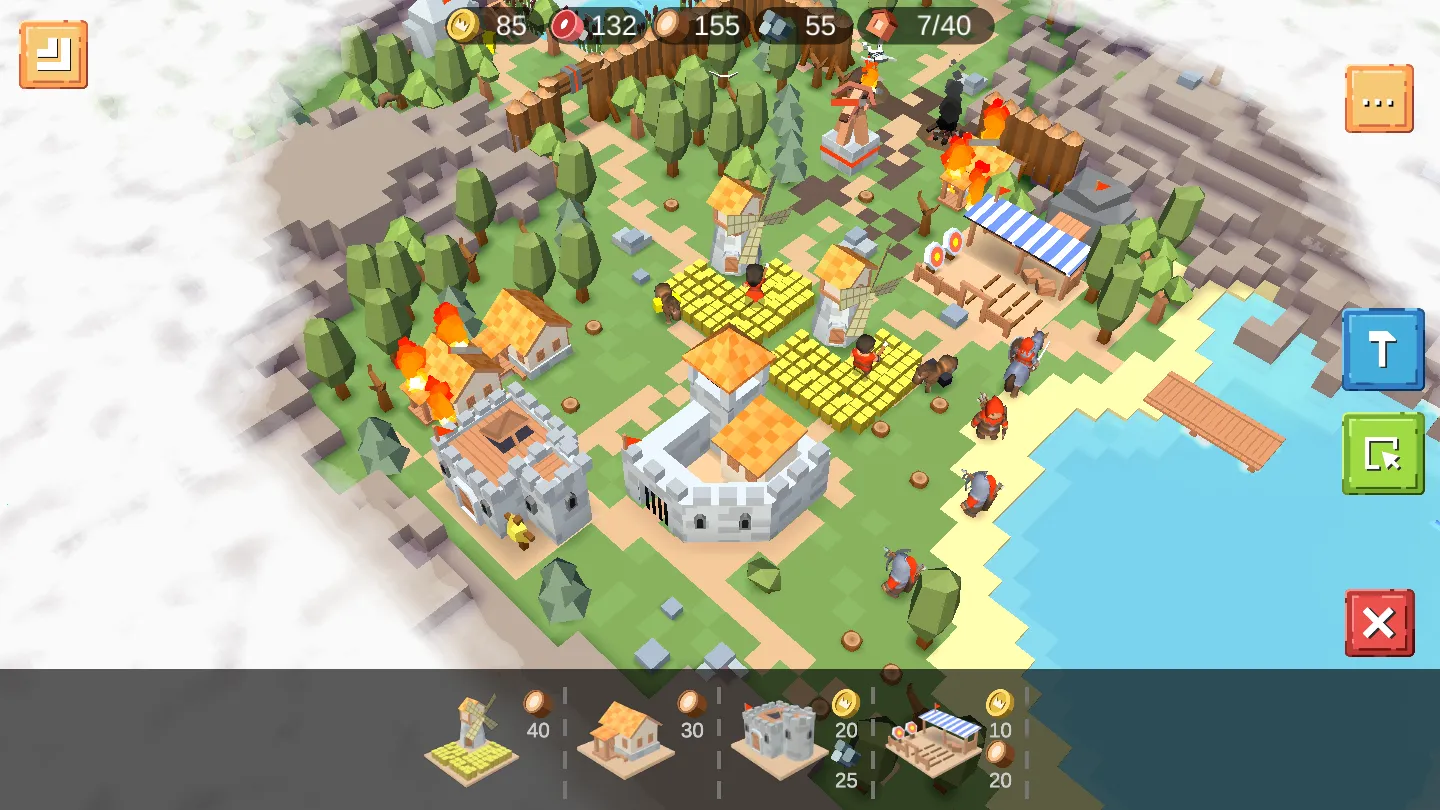The image size is (1440, 810).
Task: Open the orange corner menu button
Action: (54, 54)
